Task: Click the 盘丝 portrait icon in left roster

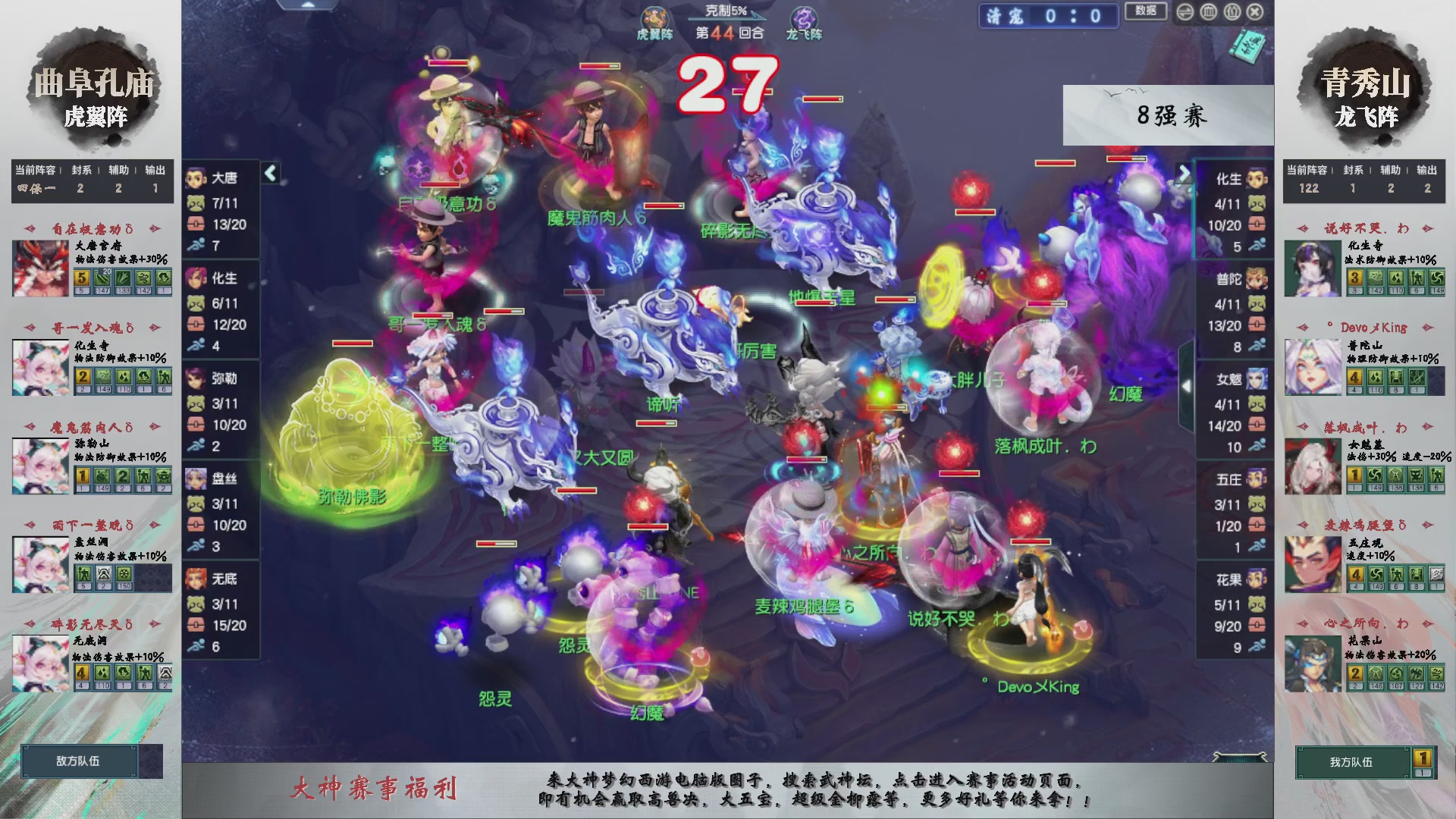Action: point(196,479)
